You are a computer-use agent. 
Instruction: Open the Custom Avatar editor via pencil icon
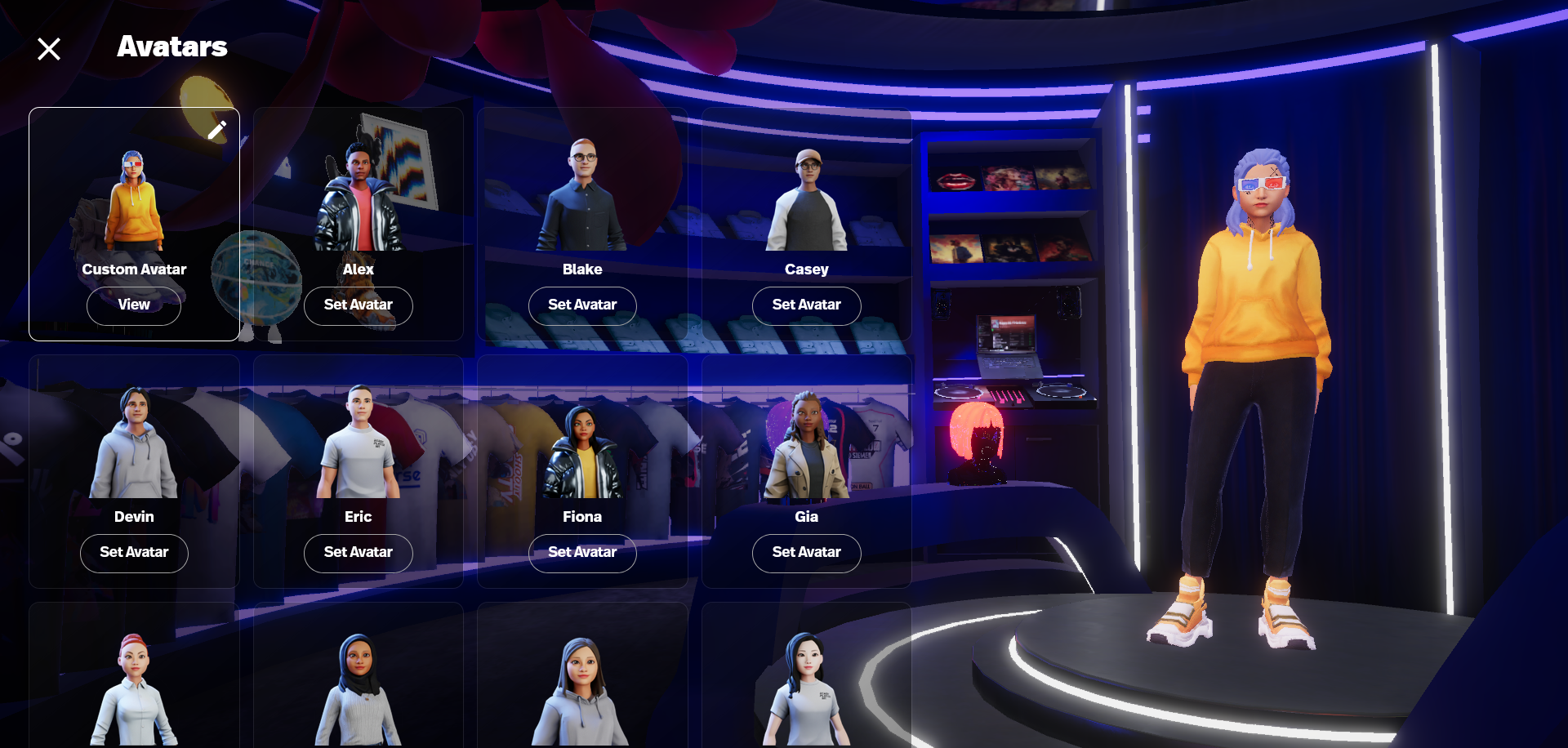point(217,129)
